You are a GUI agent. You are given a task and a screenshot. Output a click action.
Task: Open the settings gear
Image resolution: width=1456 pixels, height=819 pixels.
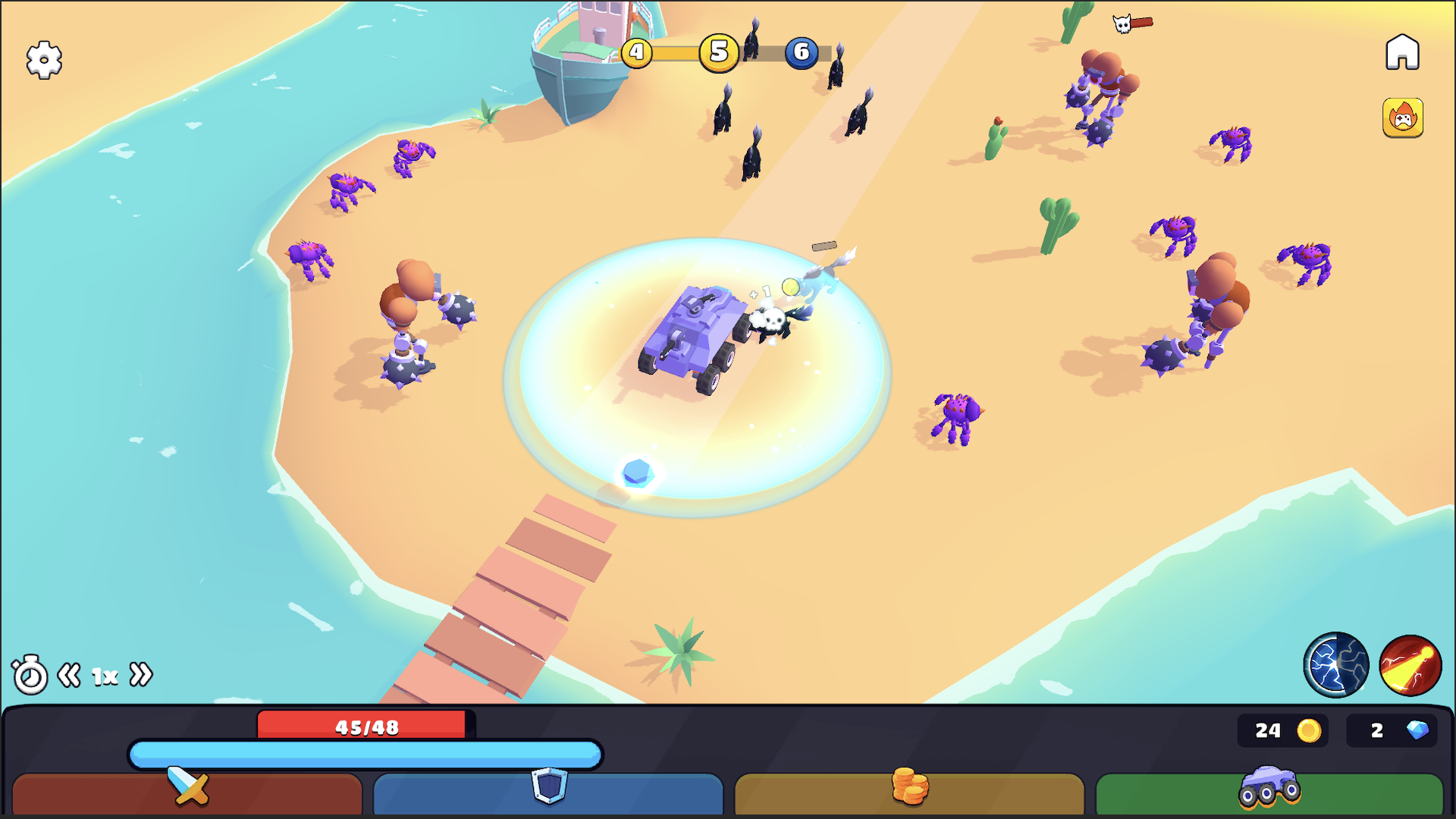44,60
